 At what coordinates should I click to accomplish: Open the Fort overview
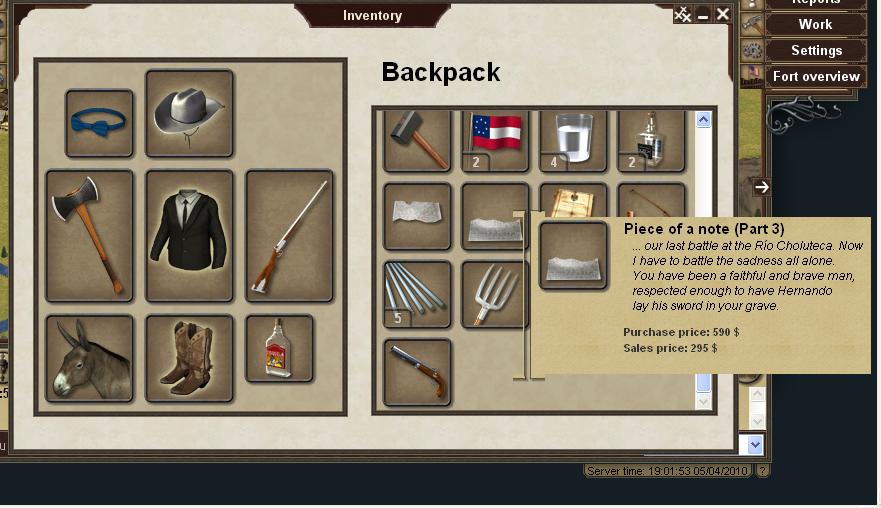coord(816,76)
